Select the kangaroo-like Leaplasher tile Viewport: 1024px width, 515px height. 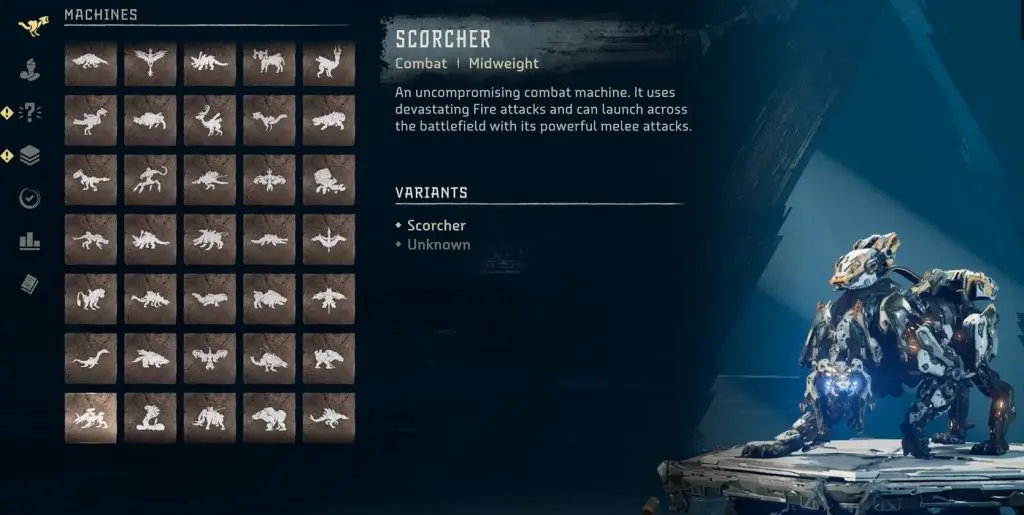click(x=329, y=63)
